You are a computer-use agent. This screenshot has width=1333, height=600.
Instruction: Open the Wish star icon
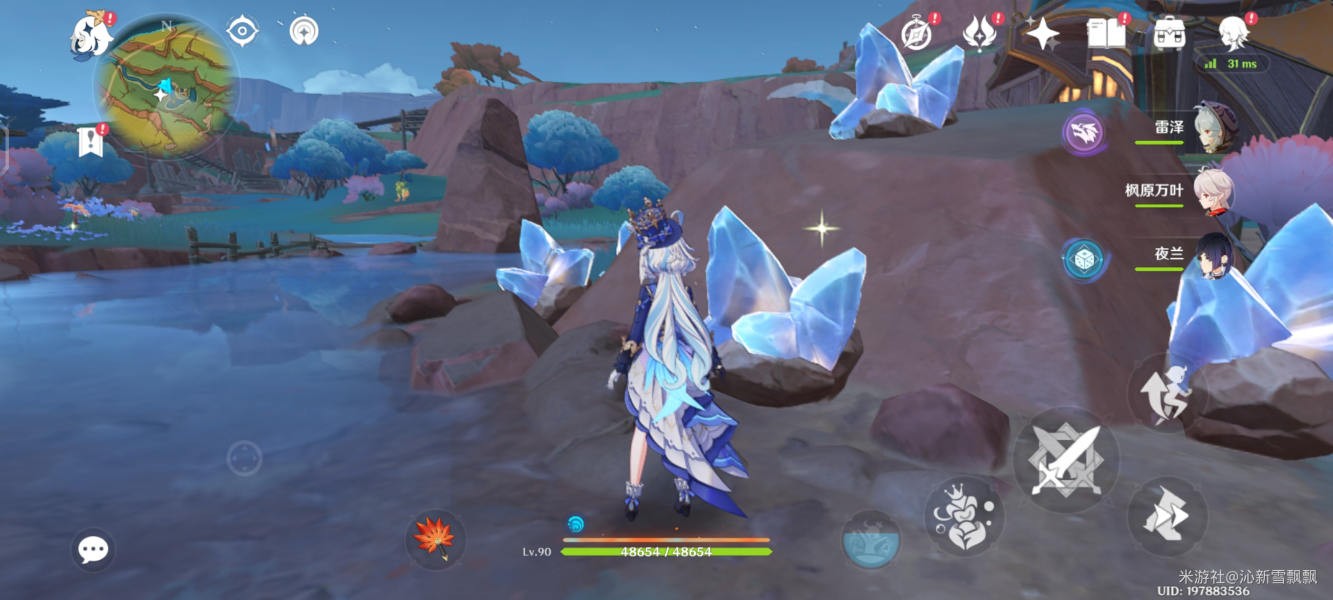click(1042, 35)
